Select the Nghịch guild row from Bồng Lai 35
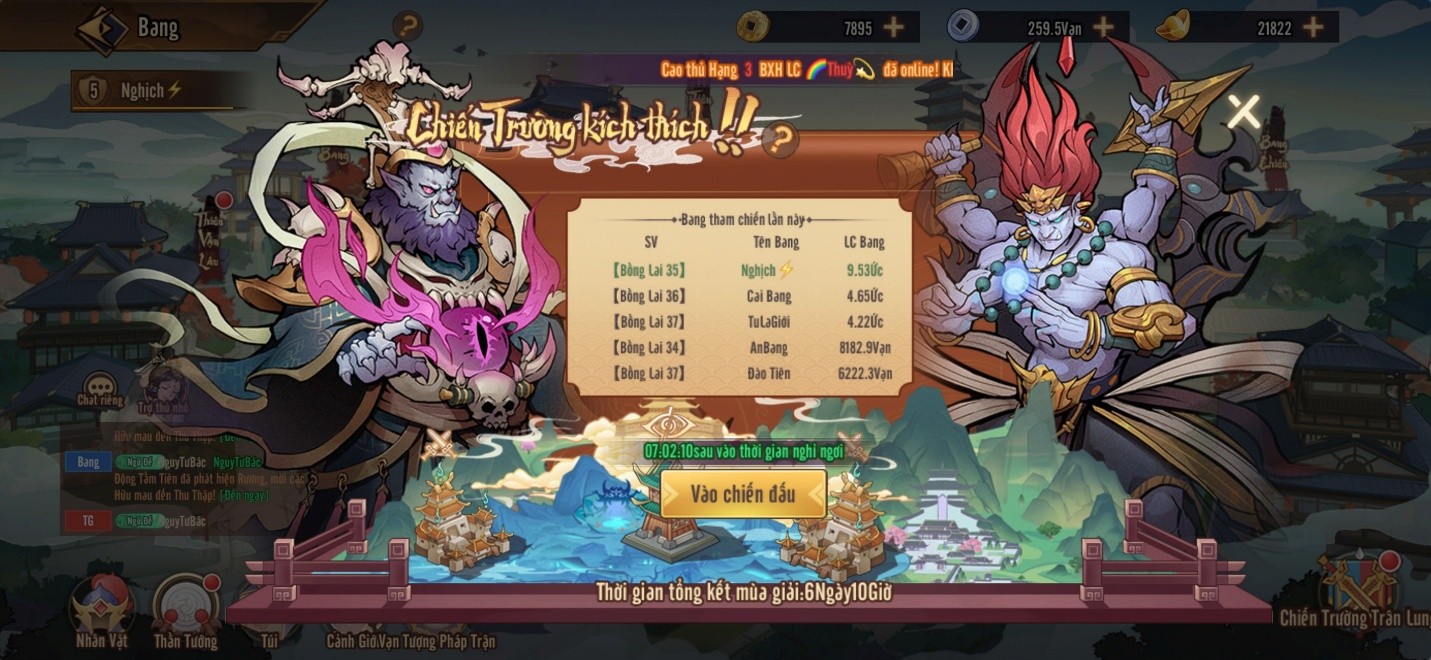The height and width of the screenshot is (660, 1431). (x=750, y=270)
